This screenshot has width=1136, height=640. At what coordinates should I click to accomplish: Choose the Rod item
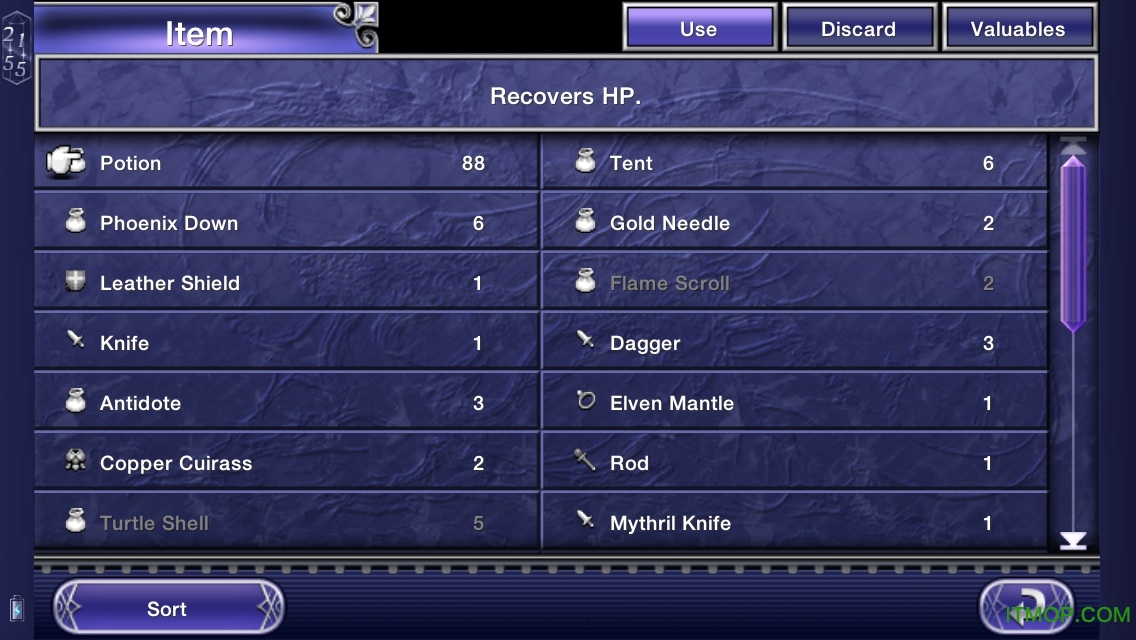coord(794,463)
